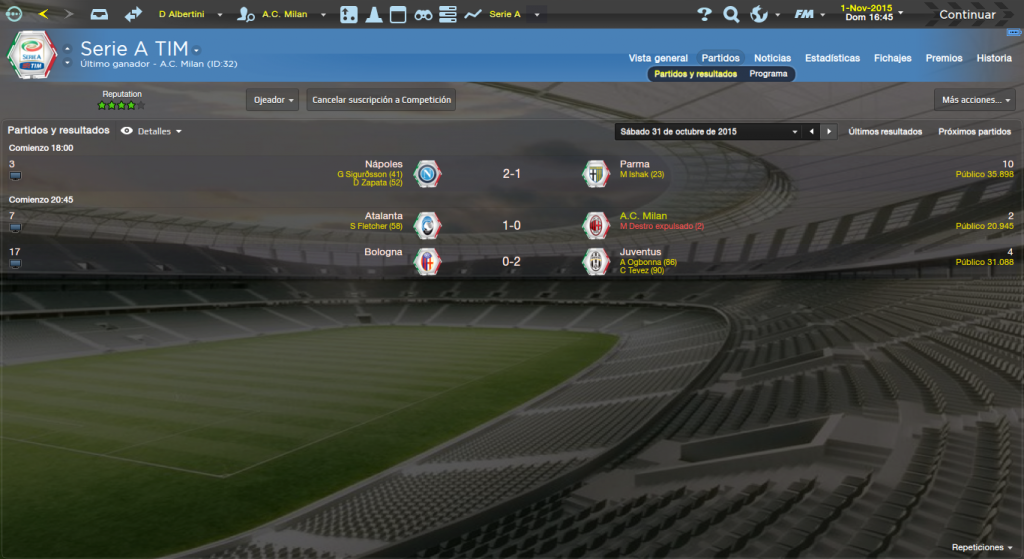This screenshot has height=559, width=1024.
Task: Show the Estadísticas tab
Action: pos(832,58)
